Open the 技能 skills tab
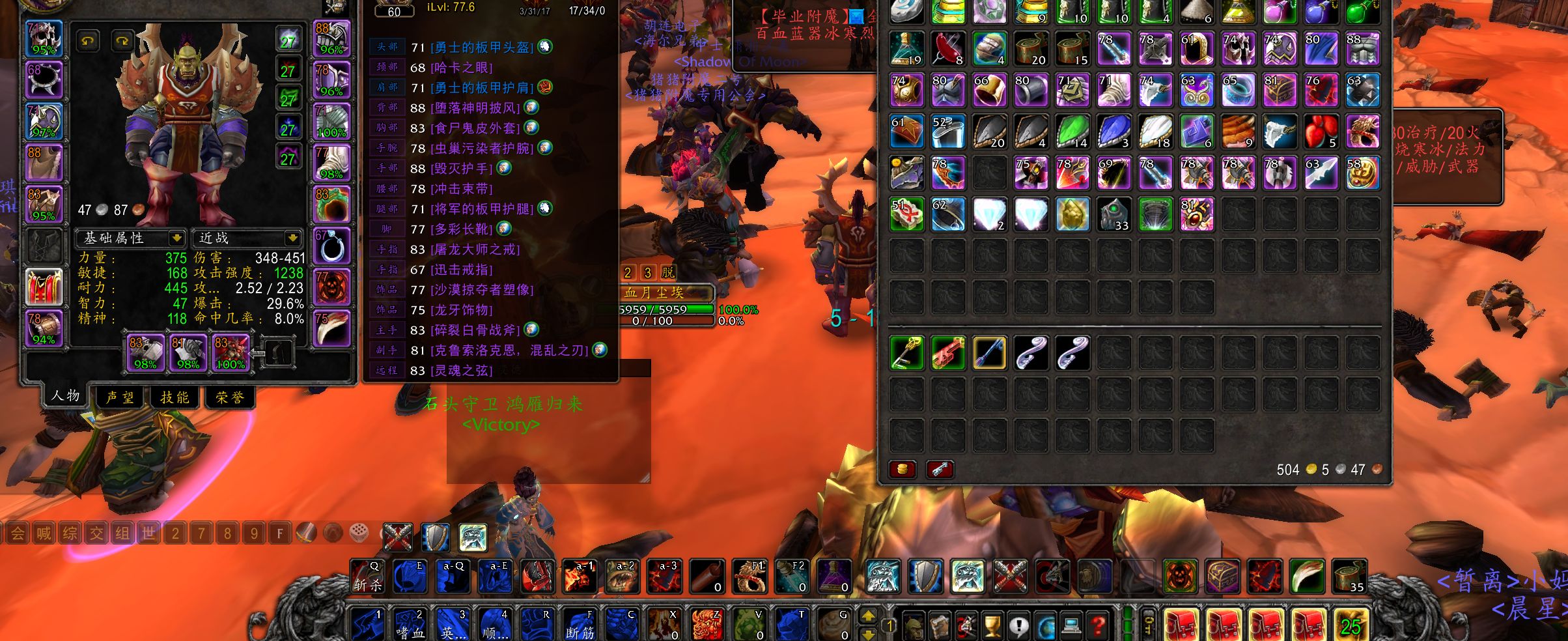The width and height of the screenshot is (1568, 641). tap(175, 397)
